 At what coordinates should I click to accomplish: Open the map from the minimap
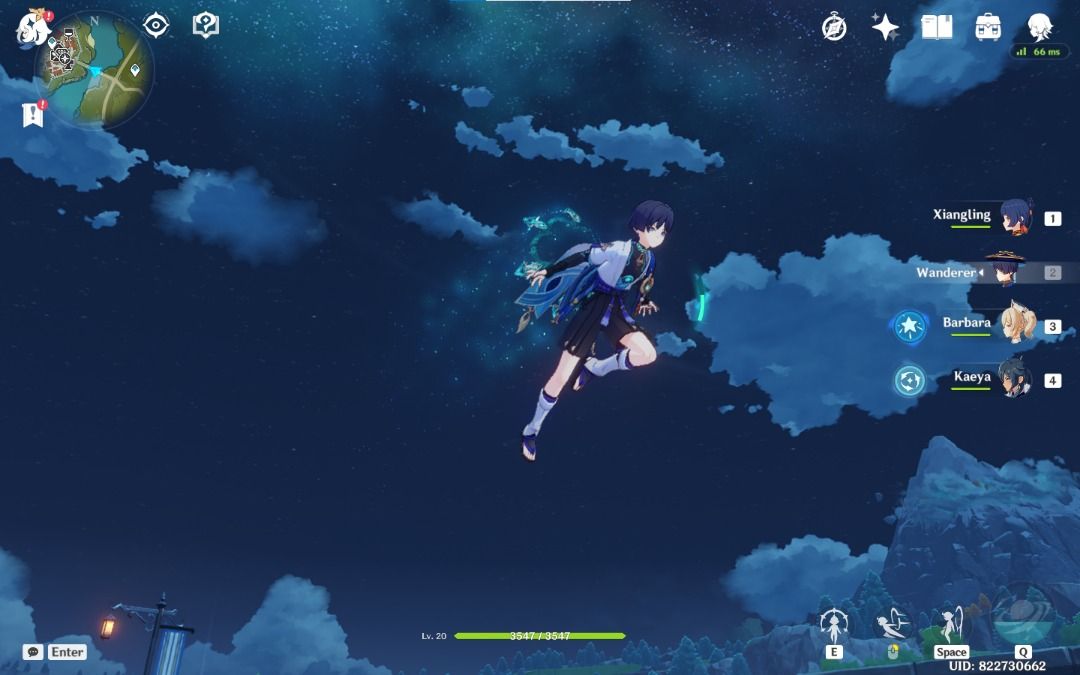(x=94, y=68)
